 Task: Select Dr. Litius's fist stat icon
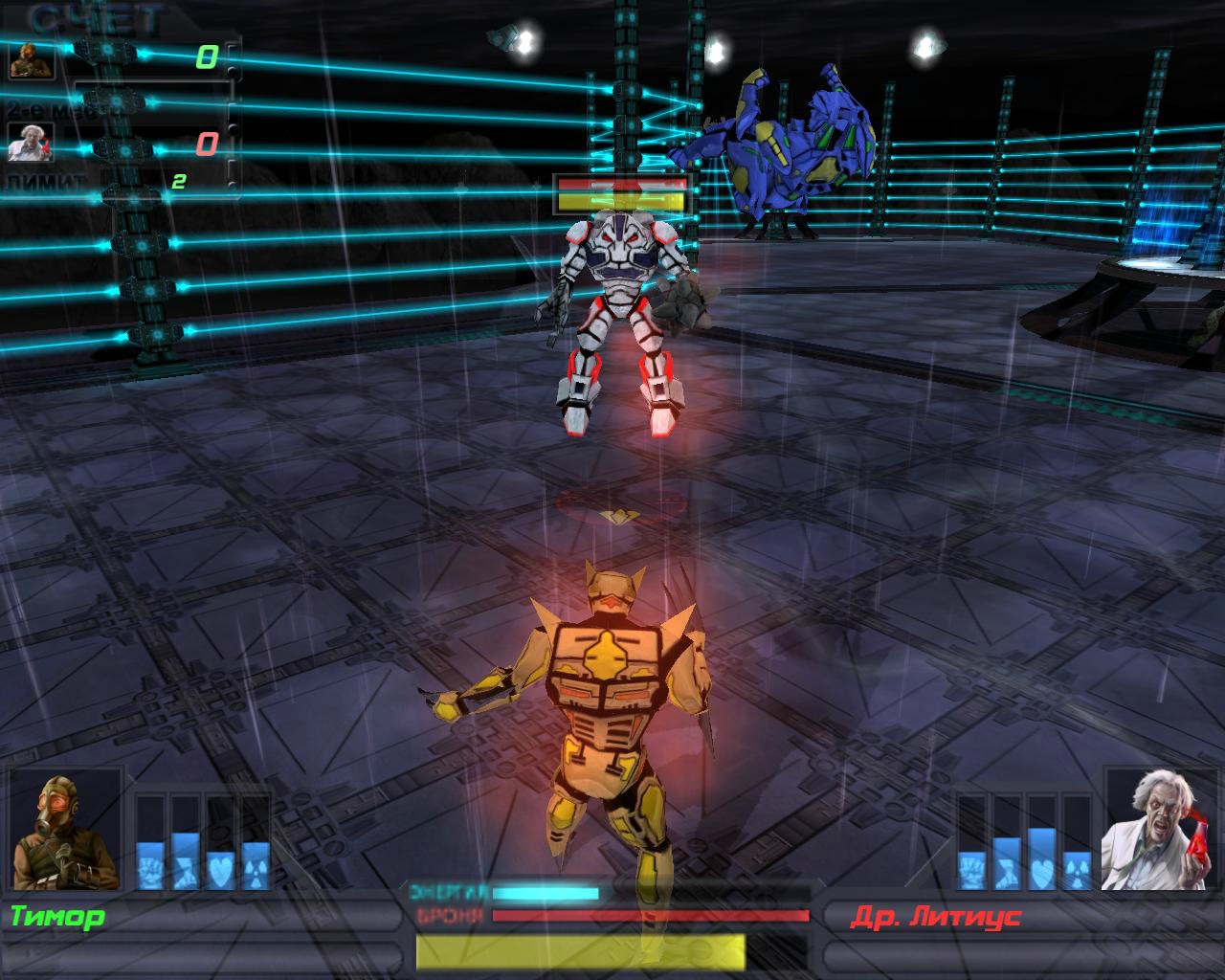[x=972, y=870]
